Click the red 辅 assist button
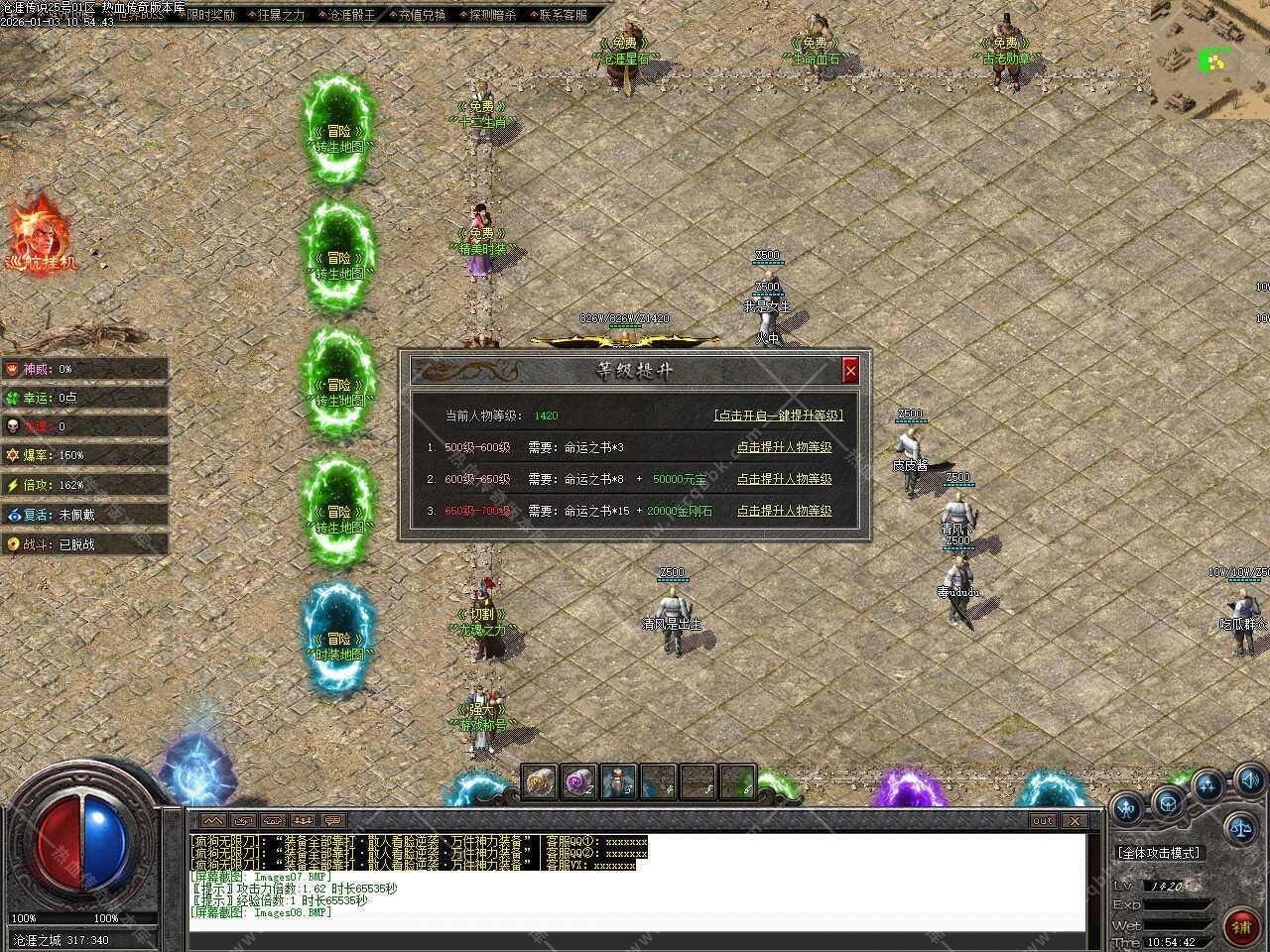 1240,927
